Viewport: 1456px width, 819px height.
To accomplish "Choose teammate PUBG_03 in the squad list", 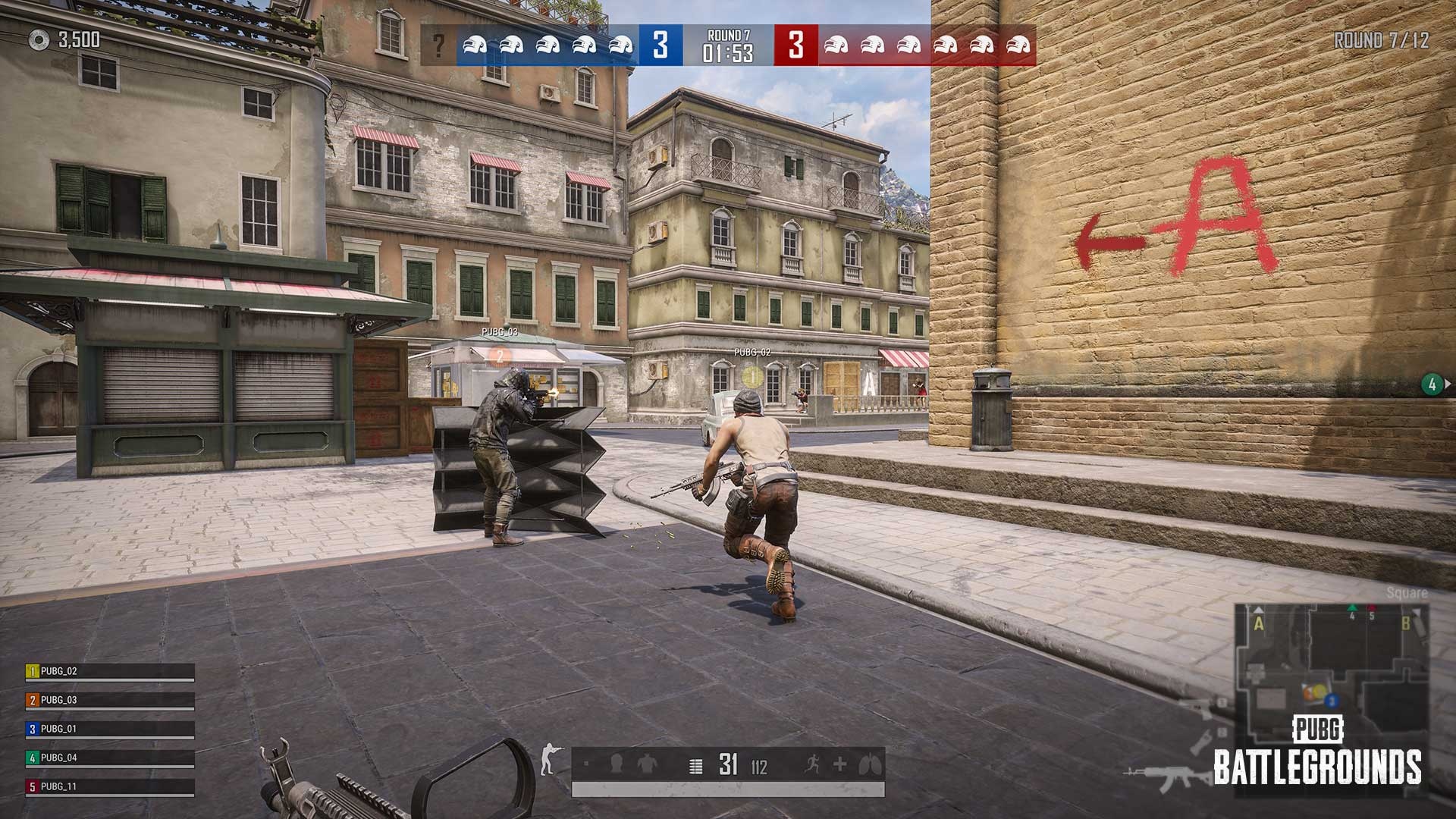I will coord(110,701).
